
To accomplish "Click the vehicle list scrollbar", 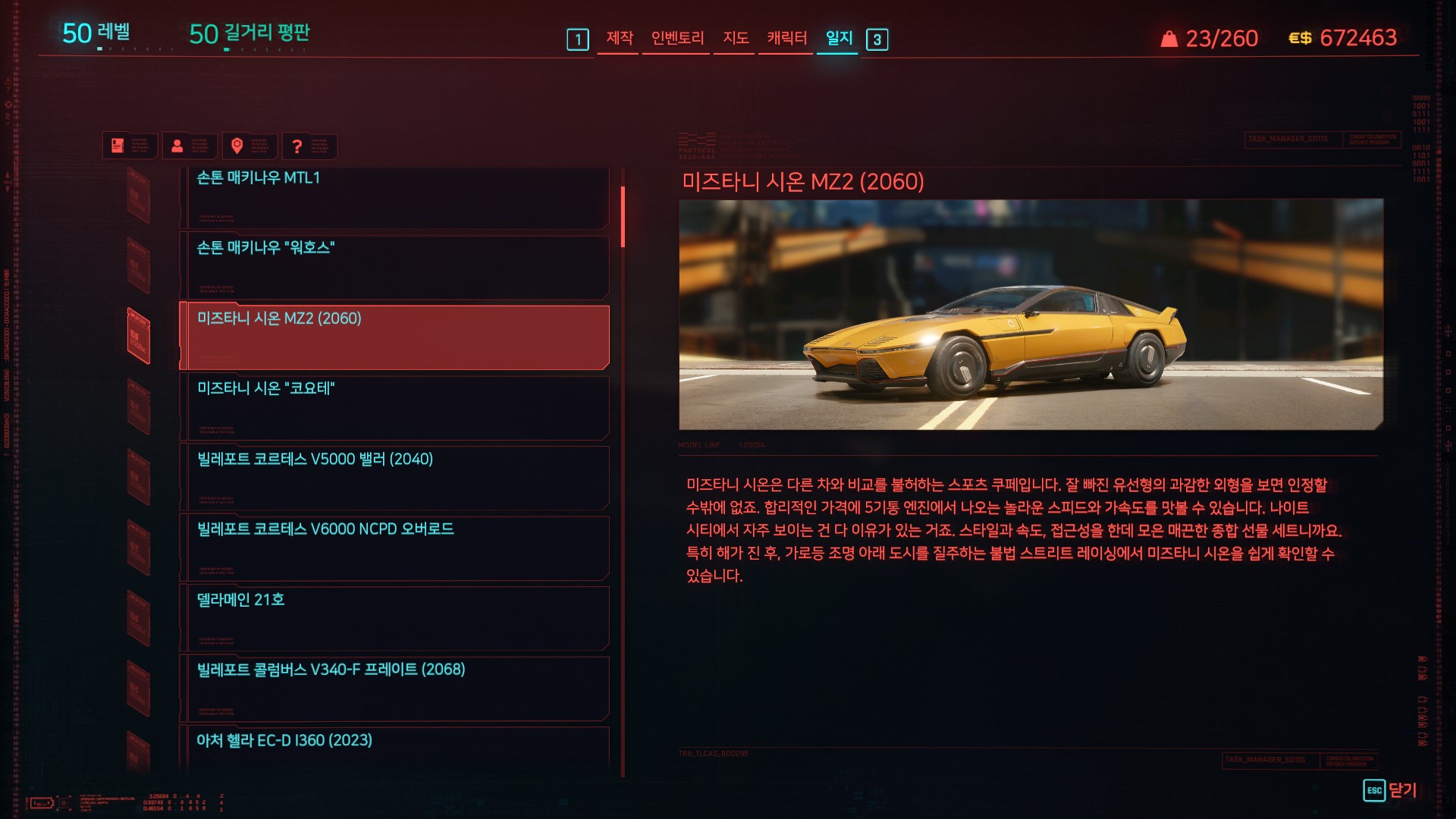I will pyautogui.click(x=623, y=217).
